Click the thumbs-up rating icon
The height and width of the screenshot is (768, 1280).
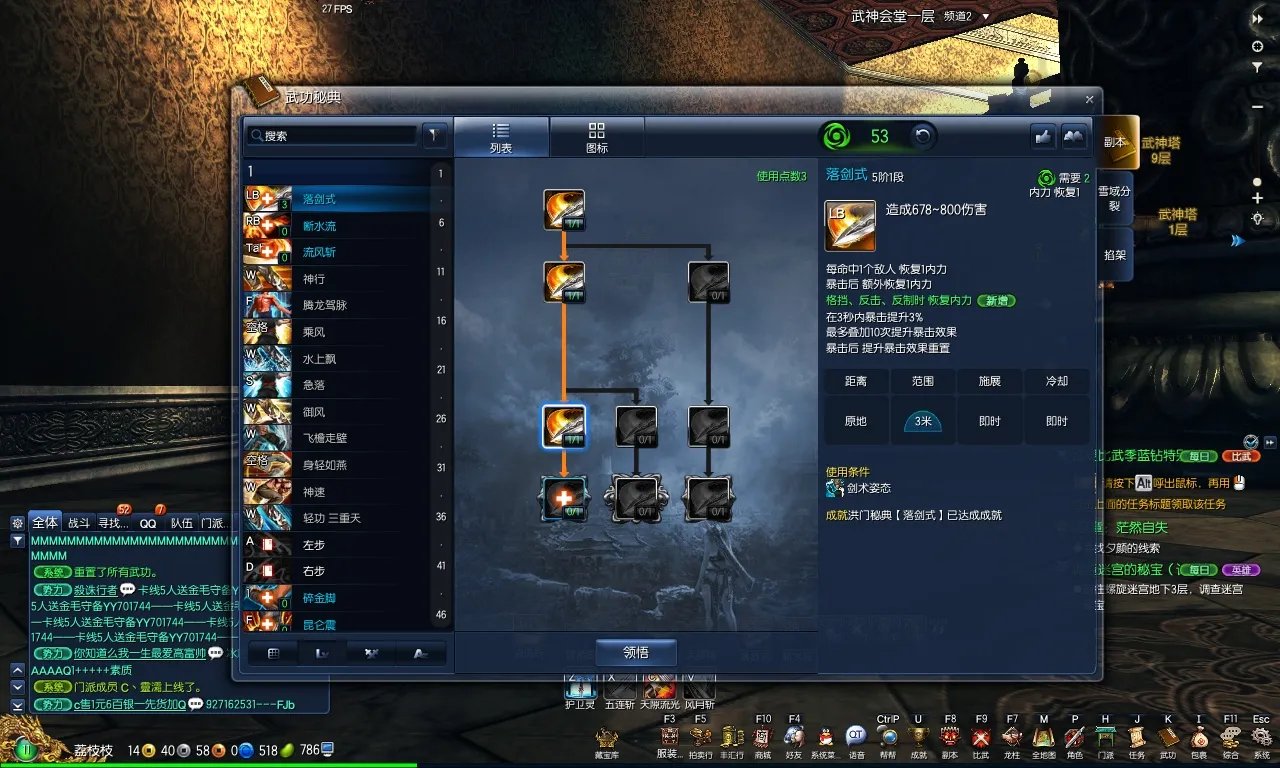(x=1043, y=135)
